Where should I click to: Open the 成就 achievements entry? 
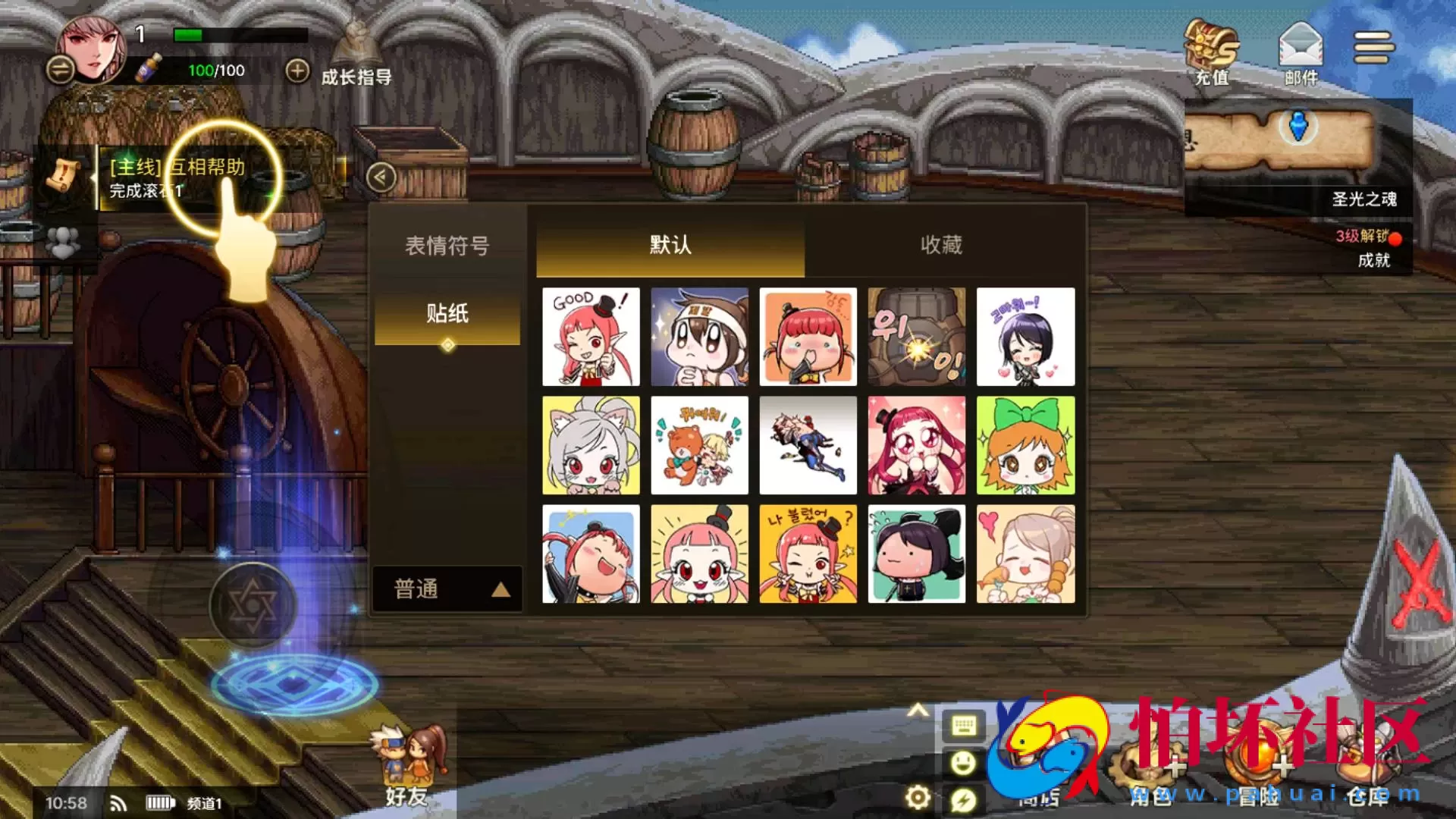pyautogui.click(x=1376, y=260)
